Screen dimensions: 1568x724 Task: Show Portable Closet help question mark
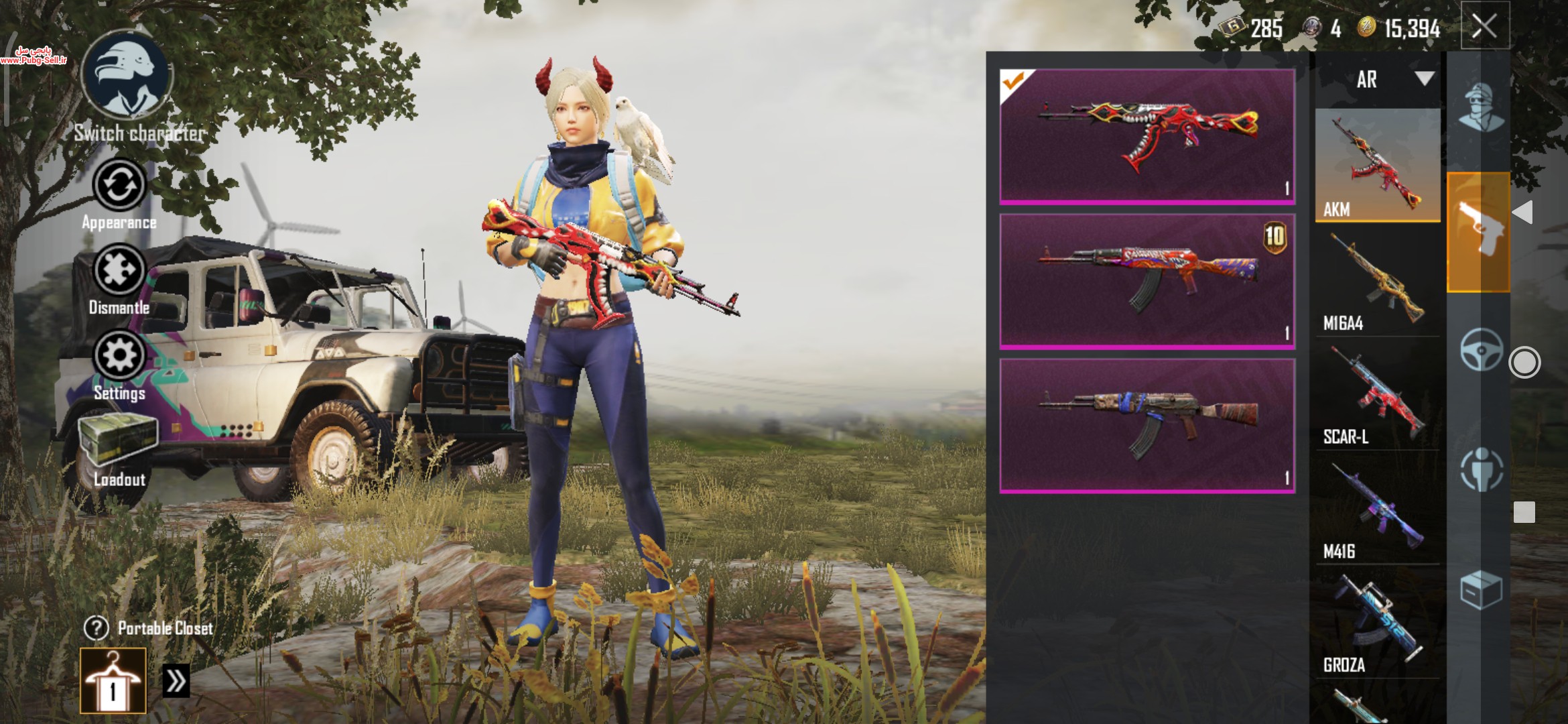pos(96,628)
